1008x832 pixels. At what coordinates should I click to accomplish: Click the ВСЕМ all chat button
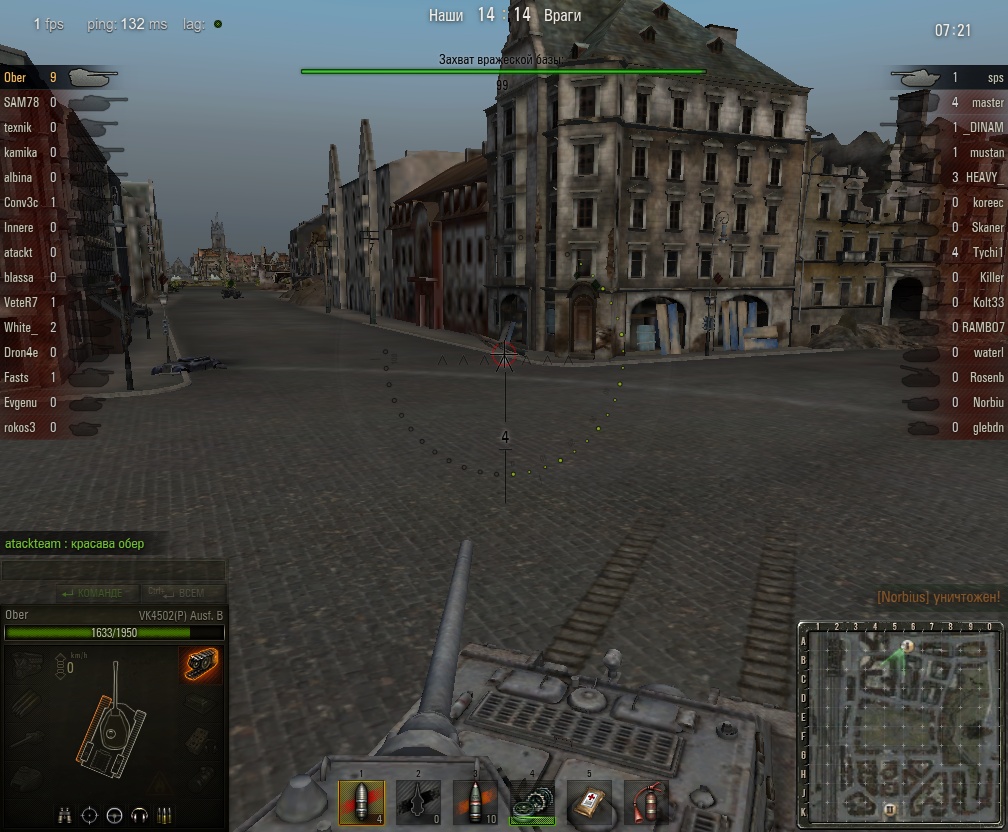tap(178, 593)
